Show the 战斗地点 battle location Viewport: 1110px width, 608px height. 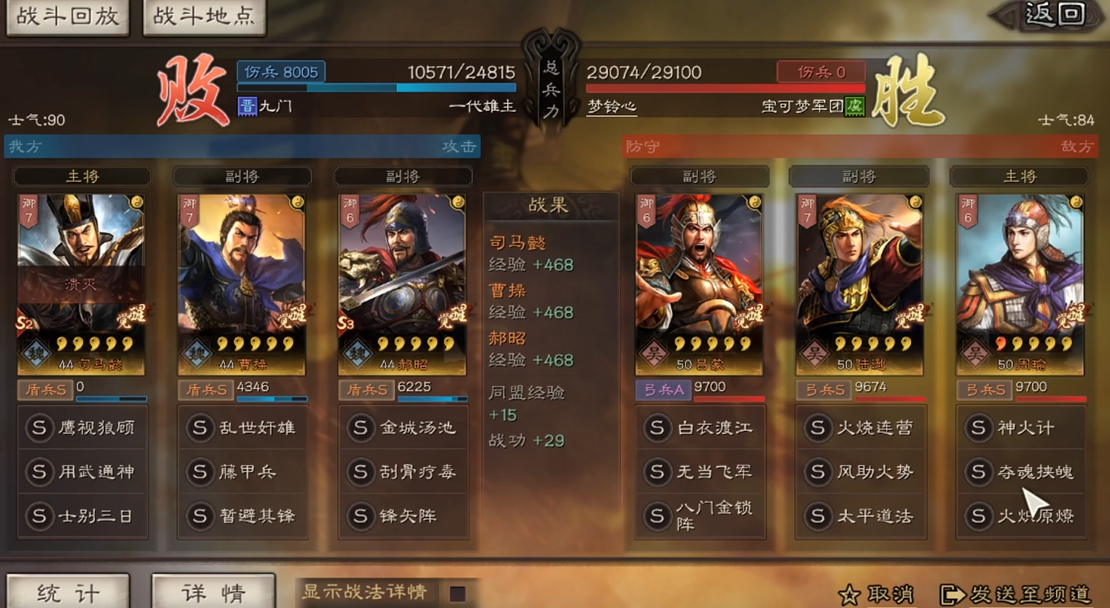[x=204, y=17]
